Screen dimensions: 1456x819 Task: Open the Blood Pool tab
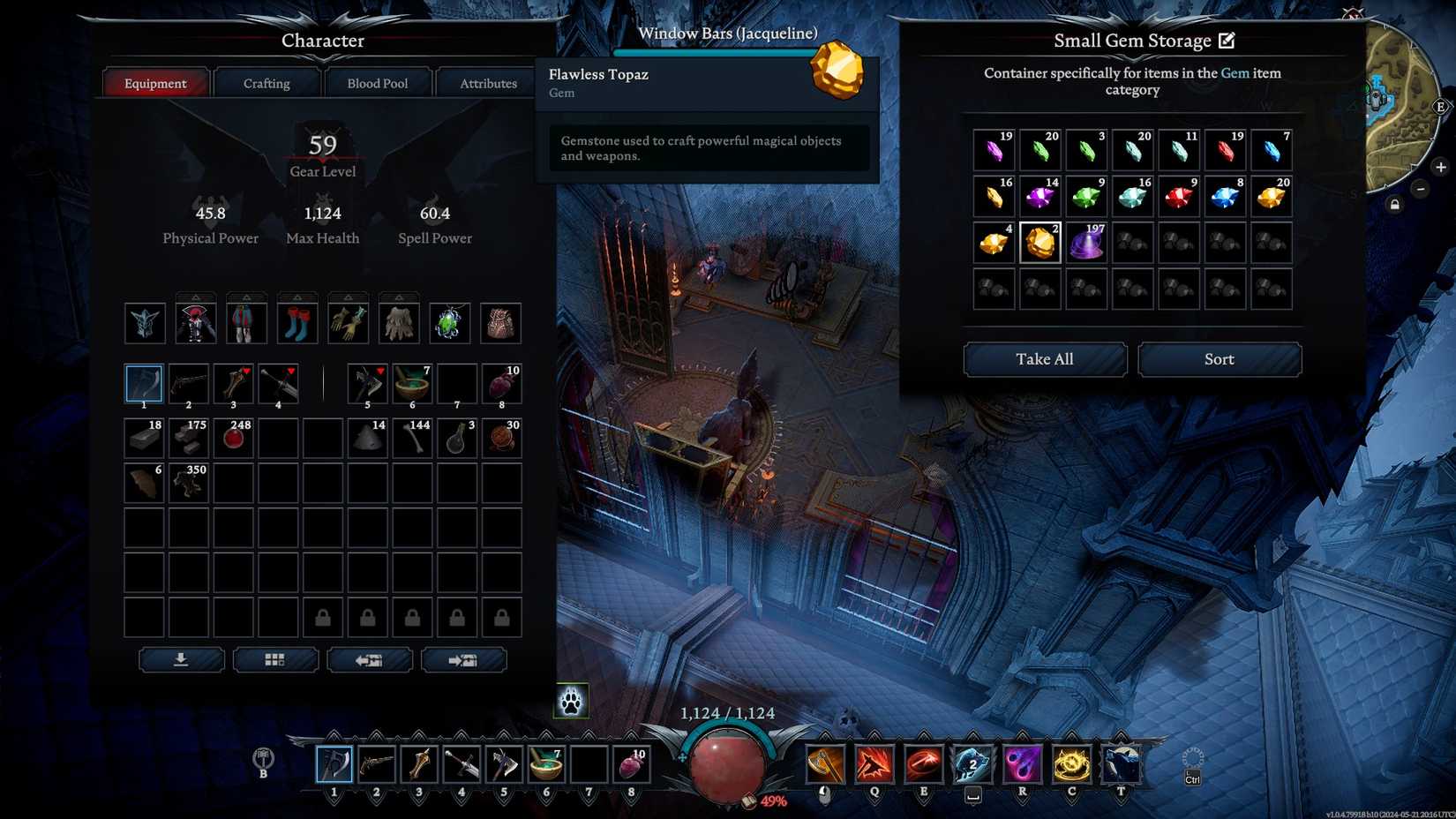pyautogui.click(x=377, y=82)
